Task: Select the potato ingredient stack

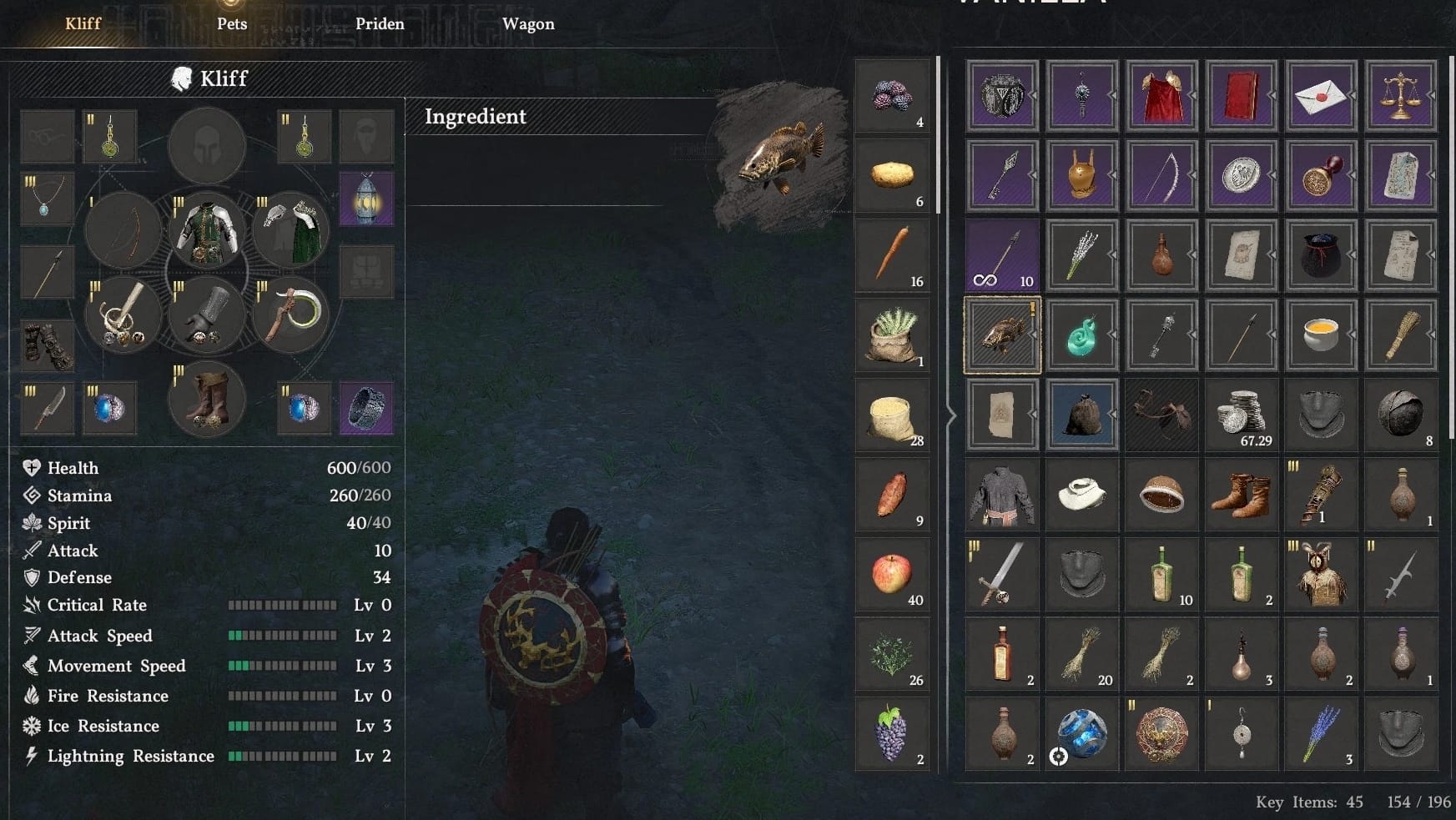Action: coord(892,175)
